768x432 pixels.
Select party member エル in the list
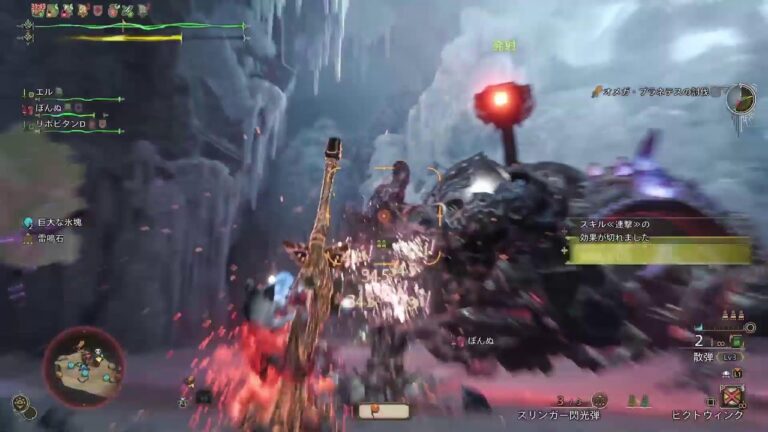(x=43, y=93)
